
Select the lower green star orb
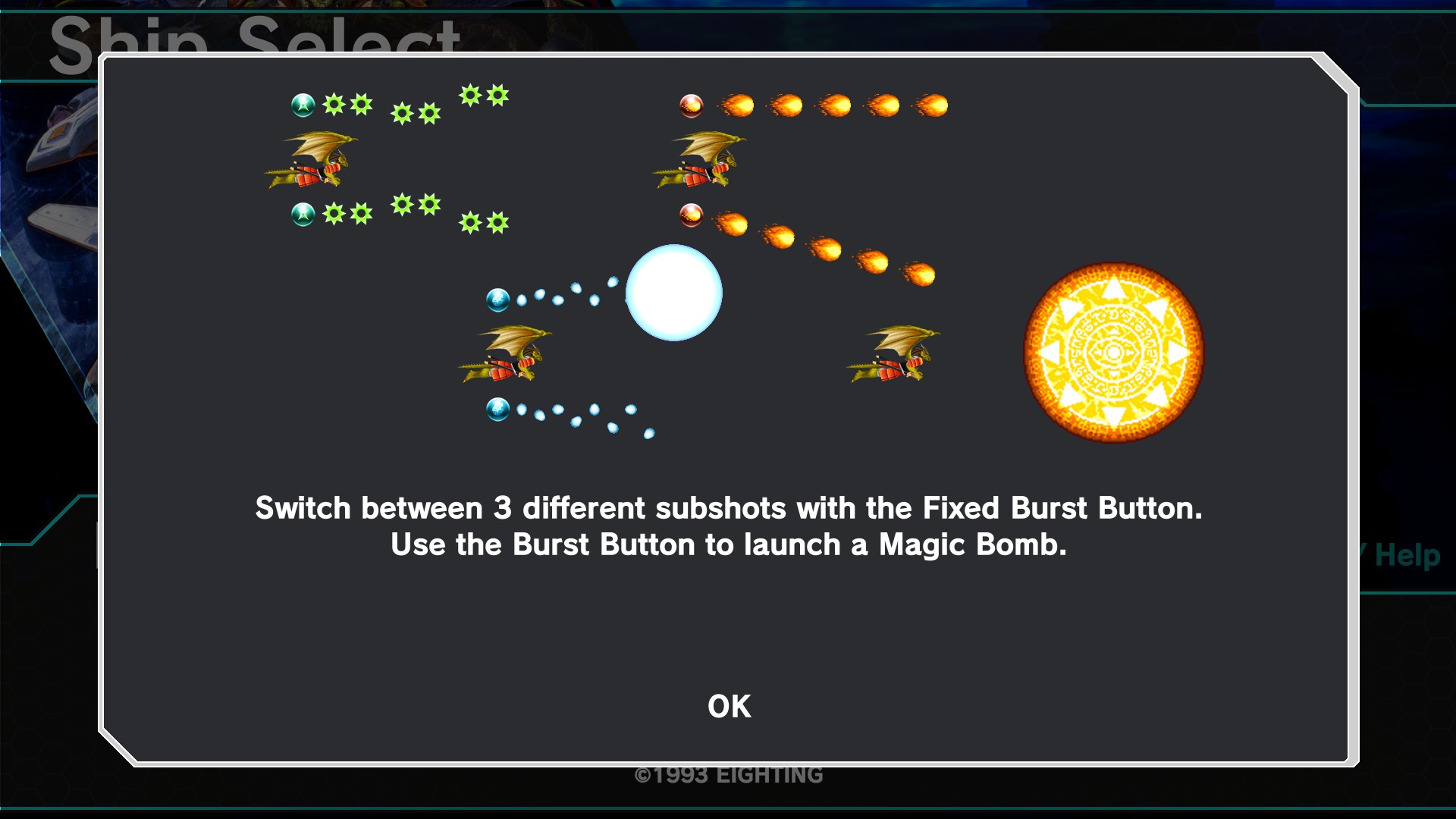click(303, 214)
